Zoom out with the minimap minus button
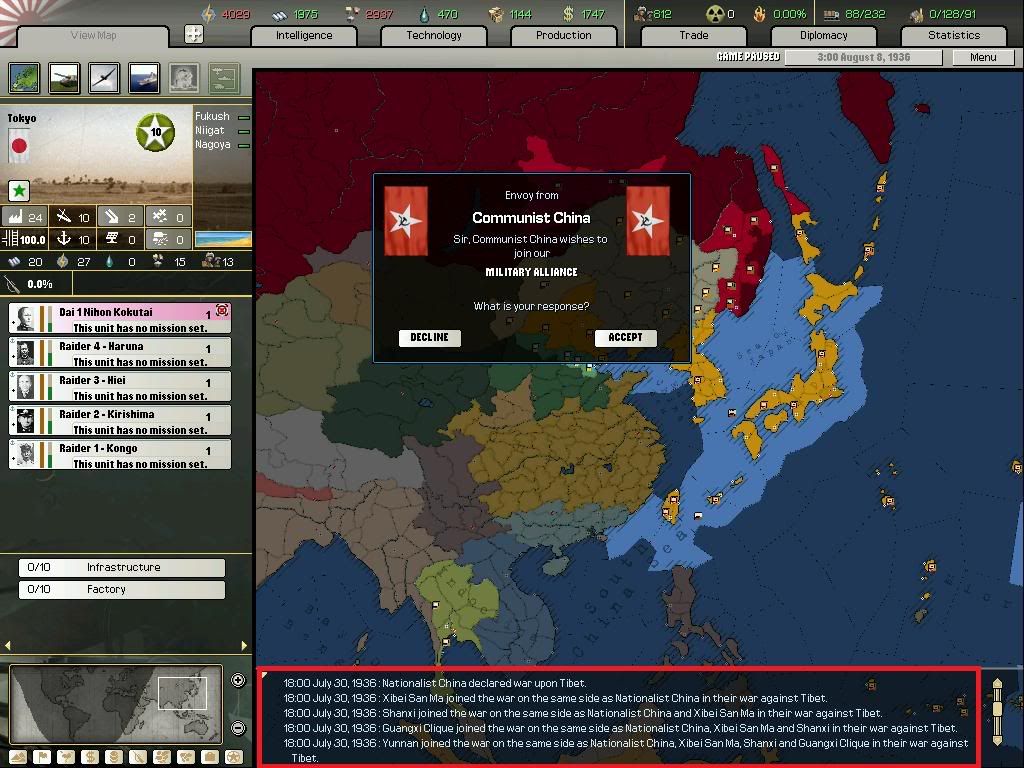 pyautogui.click(x=238, y=728)
